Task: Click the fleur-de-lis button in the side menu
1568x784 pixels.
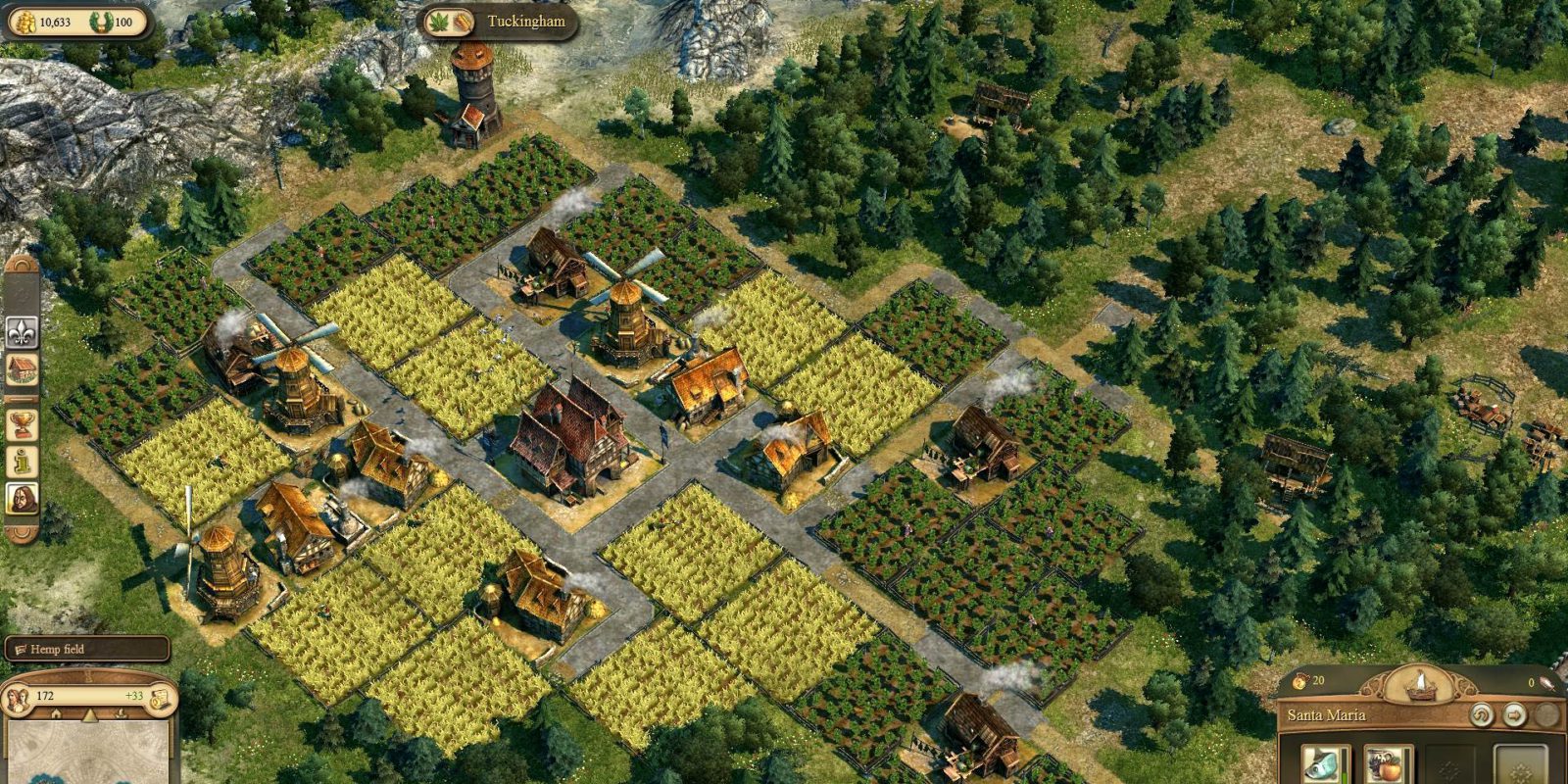Action: pyautogui.click(x=22, y=332)
